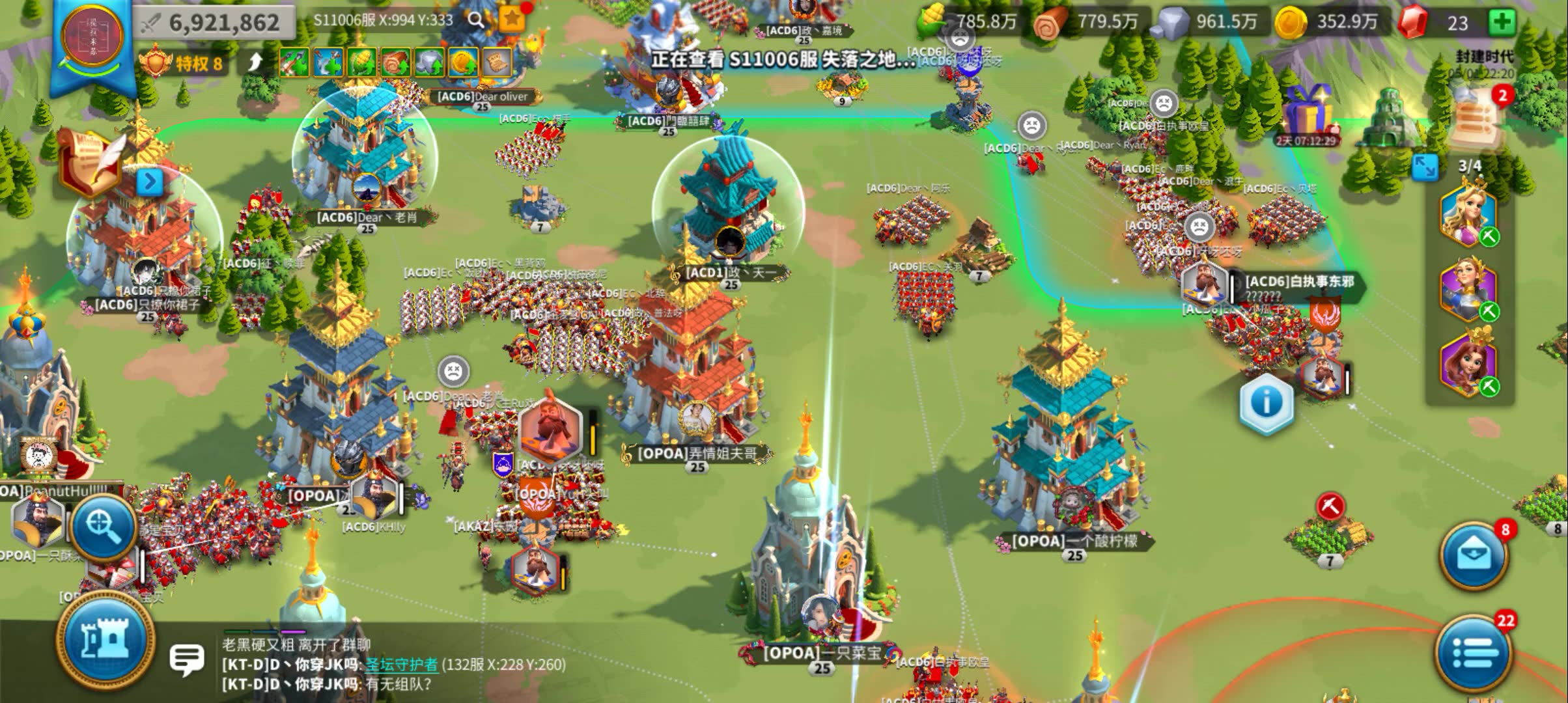Click the blue hexagon info button

click(x=1266, y=402)
